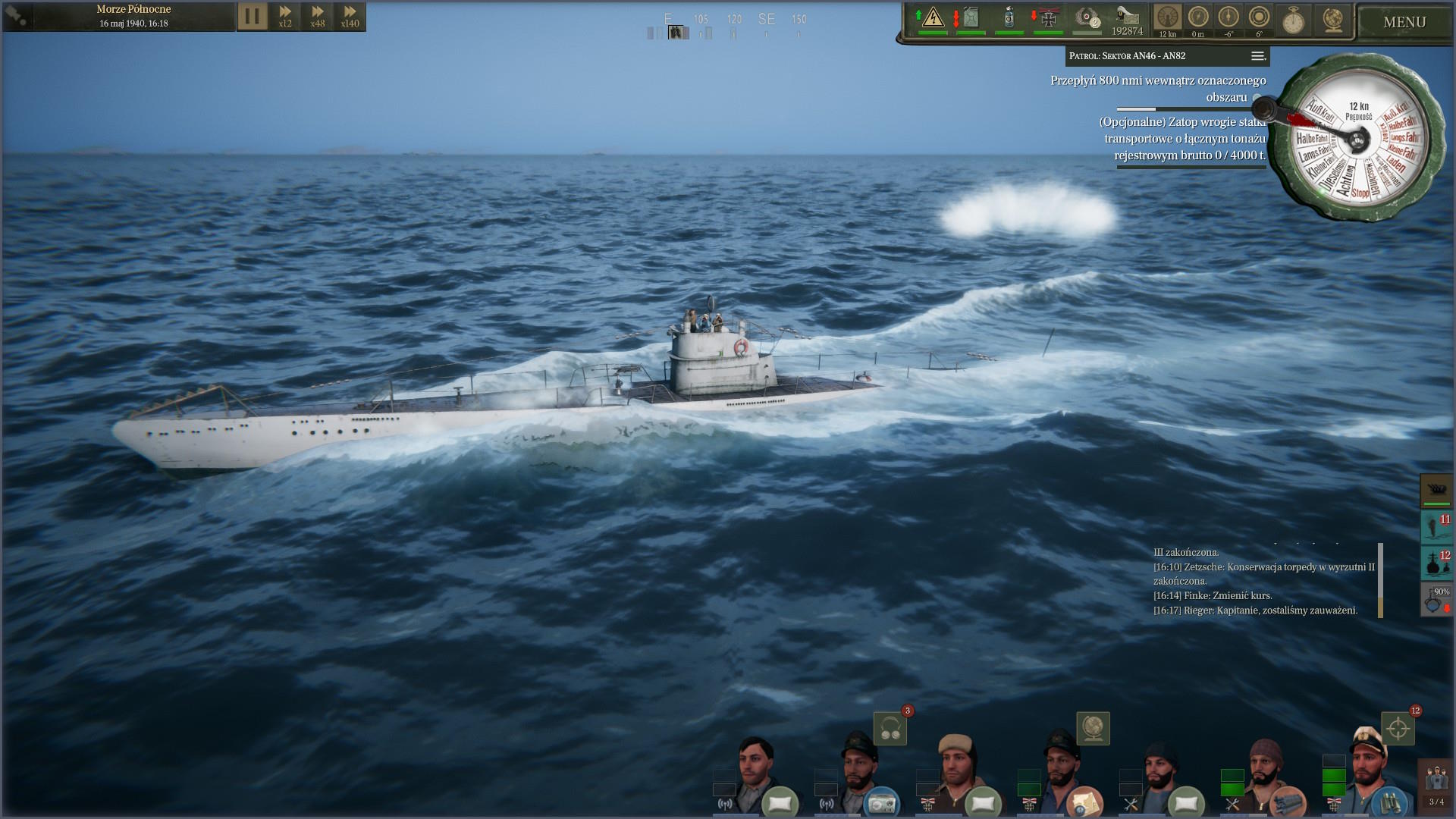Set time acceleration to x12
Image resolution: width=1456 pixels, height=819 pixels.
coord(285,16)
